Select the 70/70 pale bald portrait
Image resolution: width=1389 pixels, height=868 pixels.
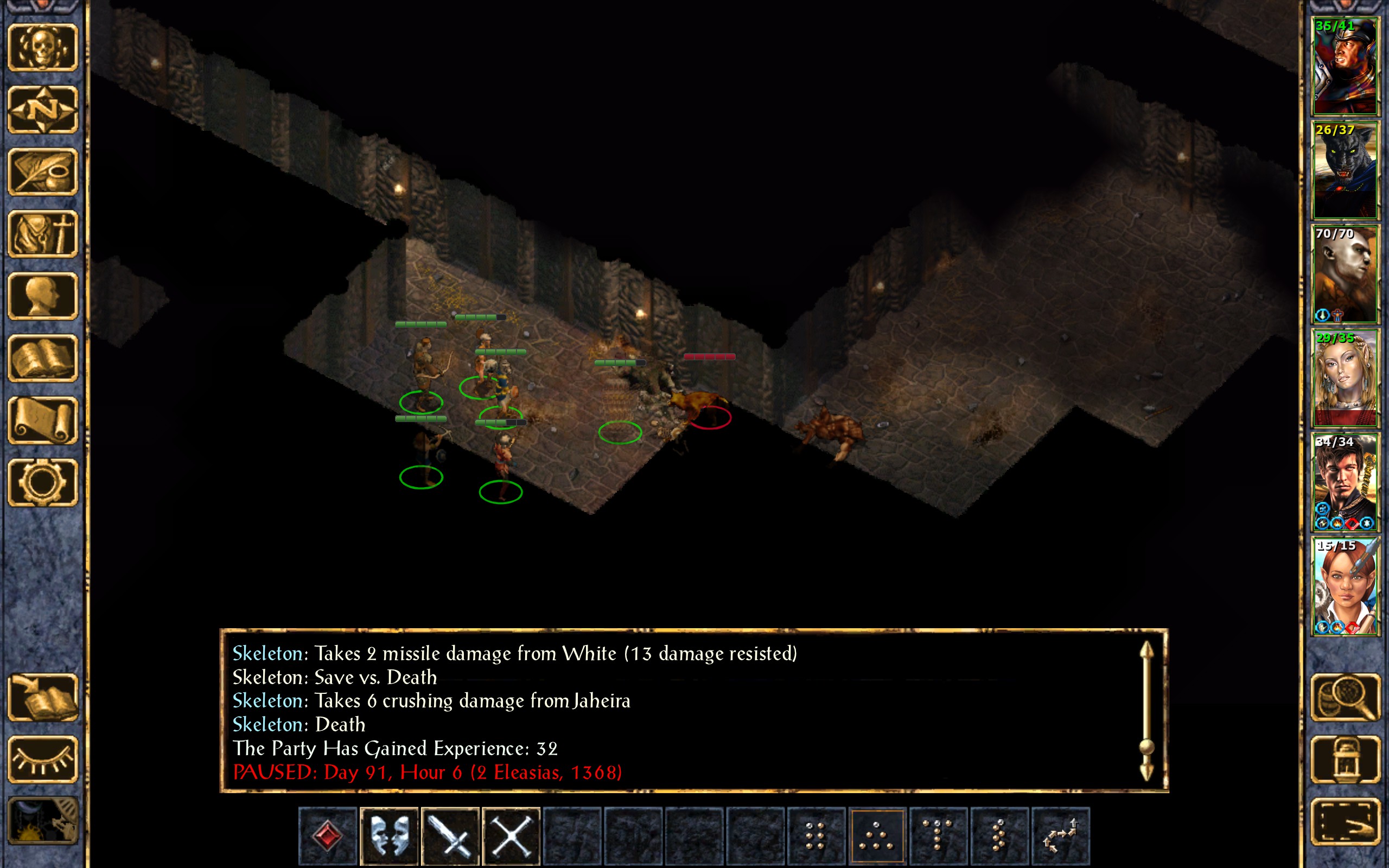pyautogui.click(x=1345, y=274)
